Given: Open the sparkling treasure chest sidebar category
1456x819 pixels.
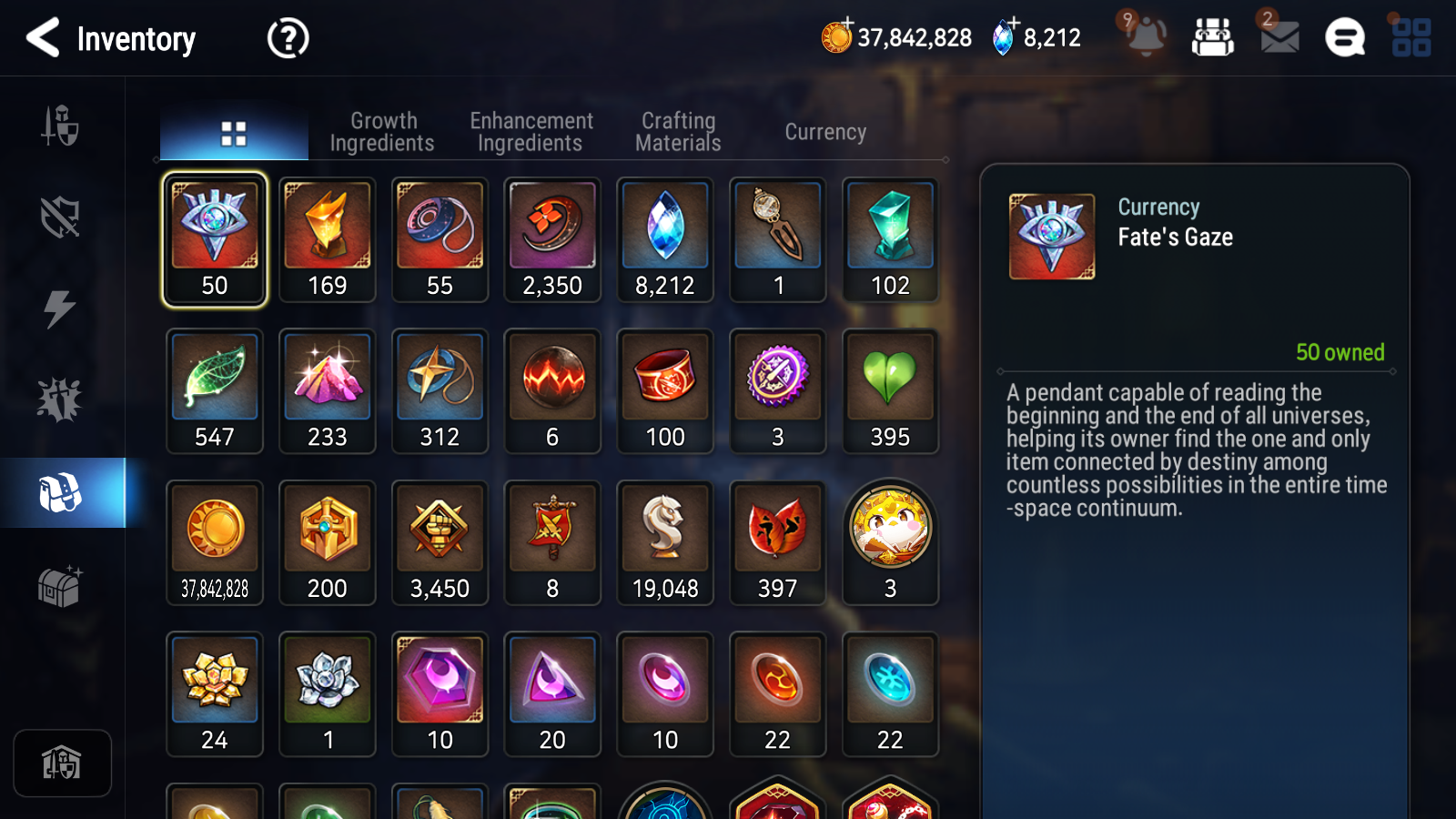Looking at the screenshot, I should (x=58, y=587).
